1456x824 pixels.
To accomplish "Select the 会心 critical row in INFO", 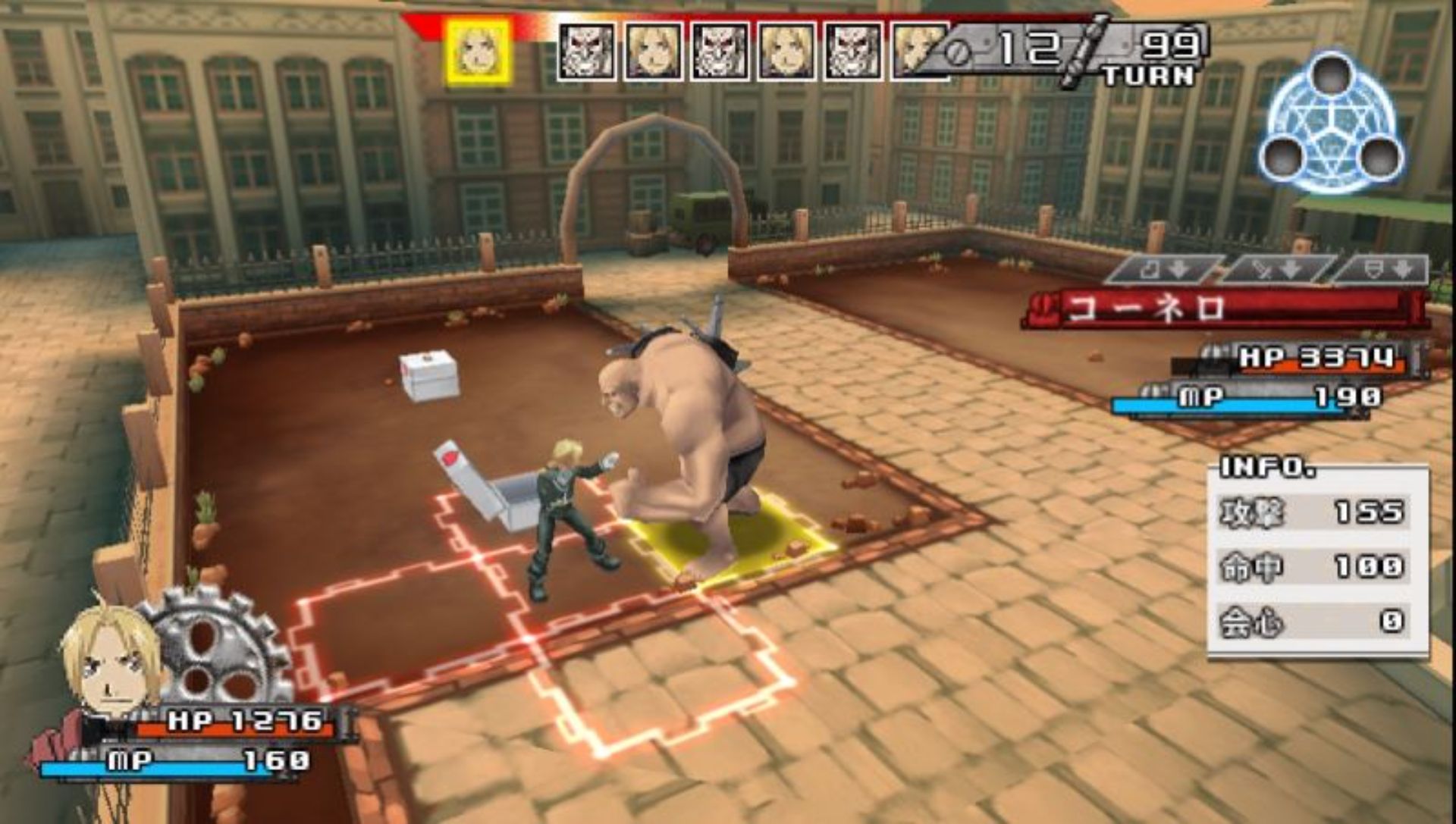I will [x=1314, y=622].
